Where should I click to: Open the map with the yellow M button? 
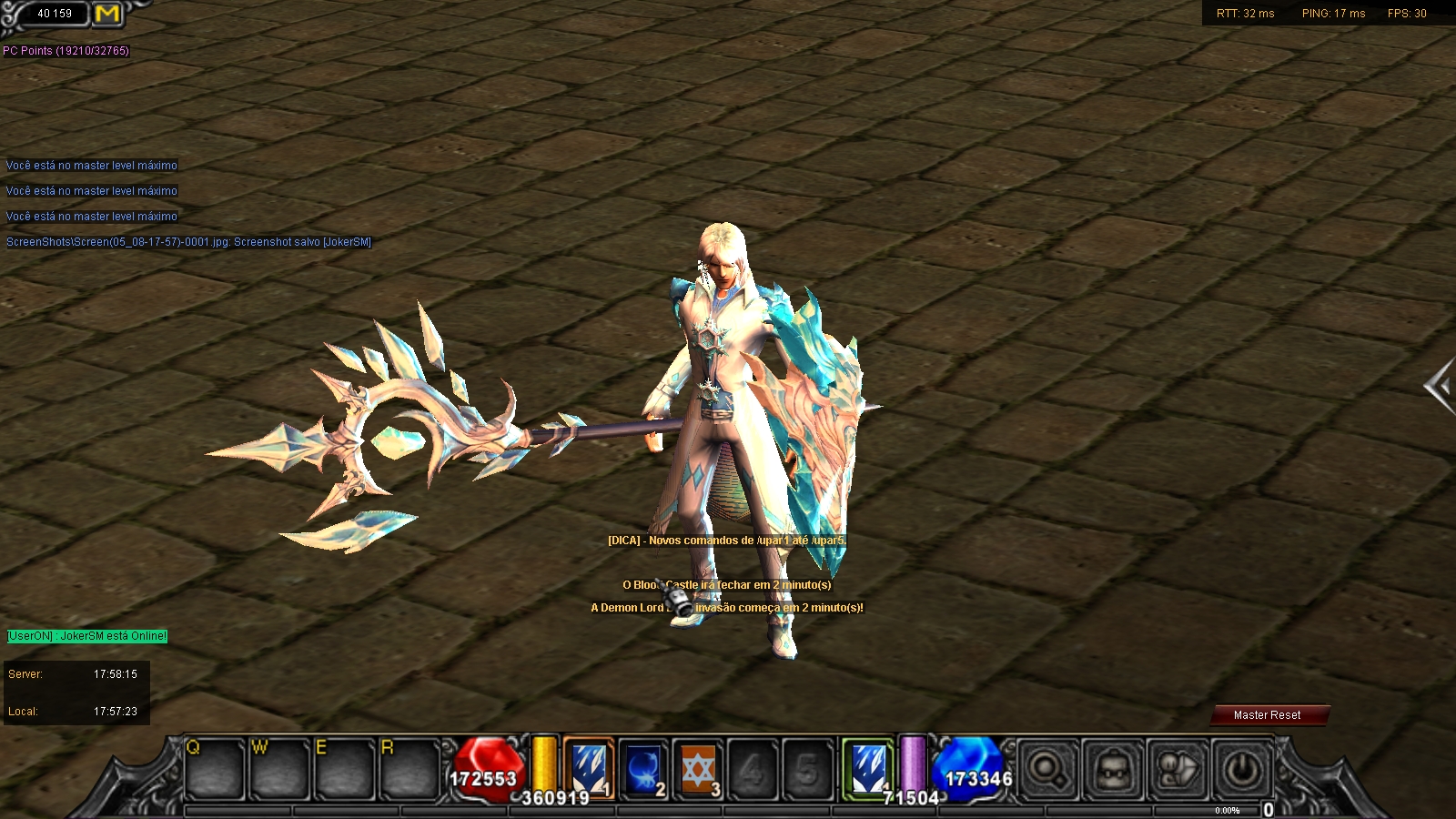tap(107, 14)
